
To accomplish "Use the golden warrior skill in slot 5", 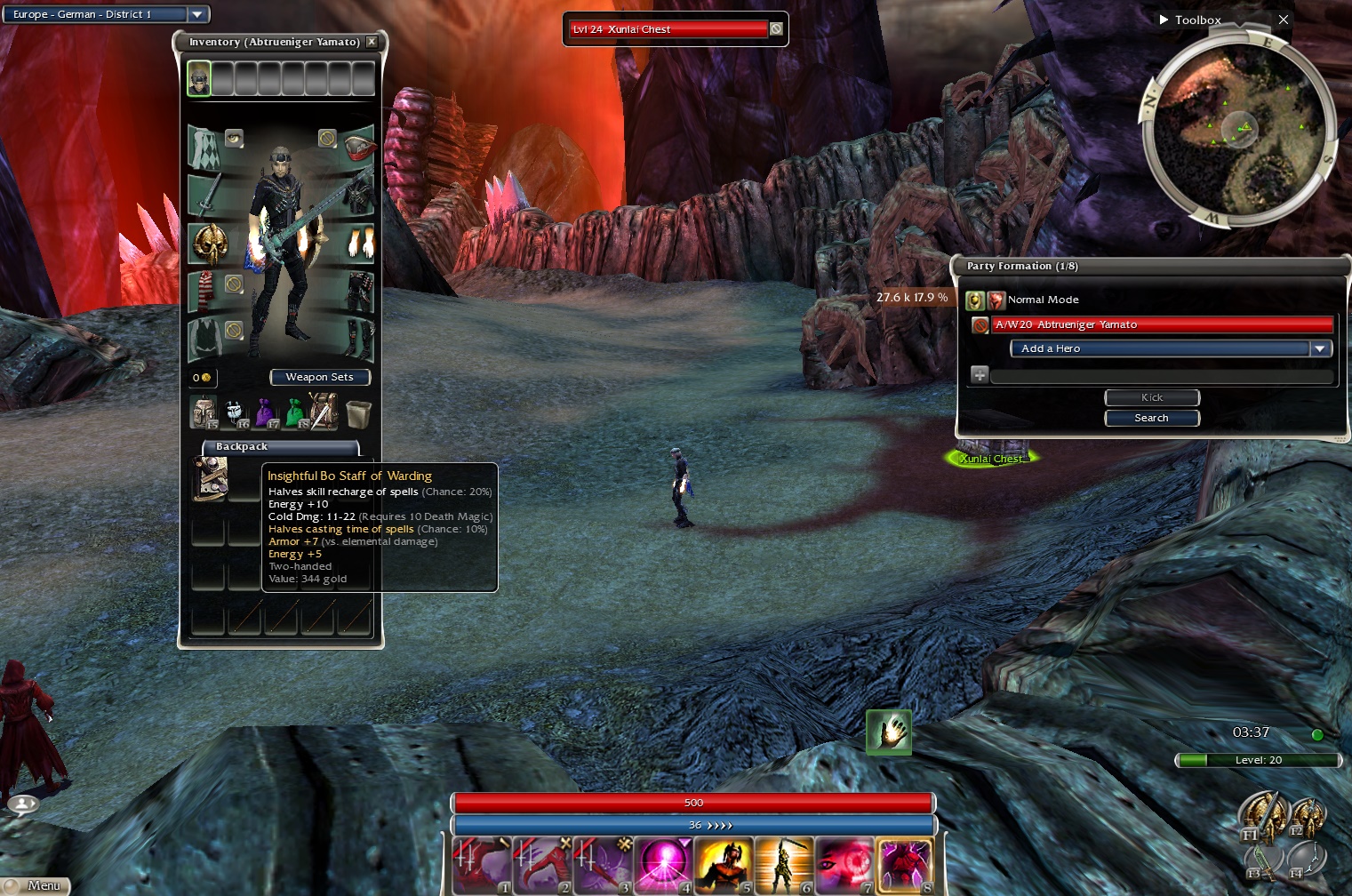I will click(x=724, y=865).
